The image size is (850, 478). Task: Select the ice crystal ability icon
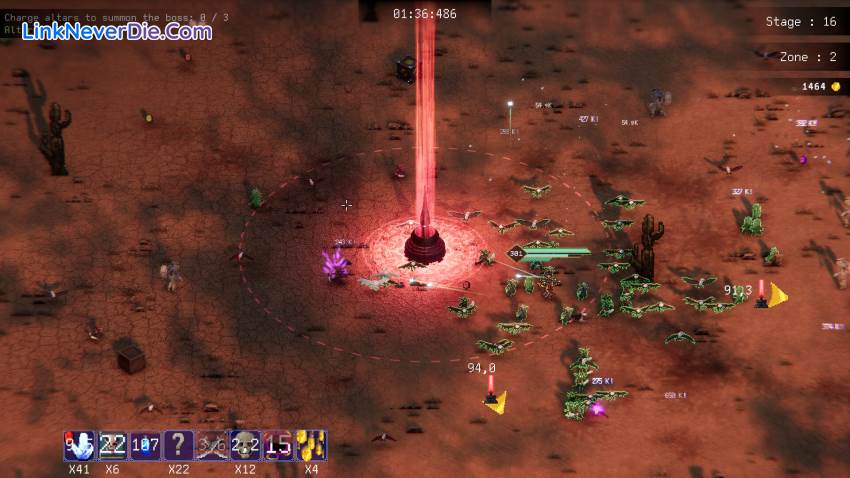click(79, 445)
